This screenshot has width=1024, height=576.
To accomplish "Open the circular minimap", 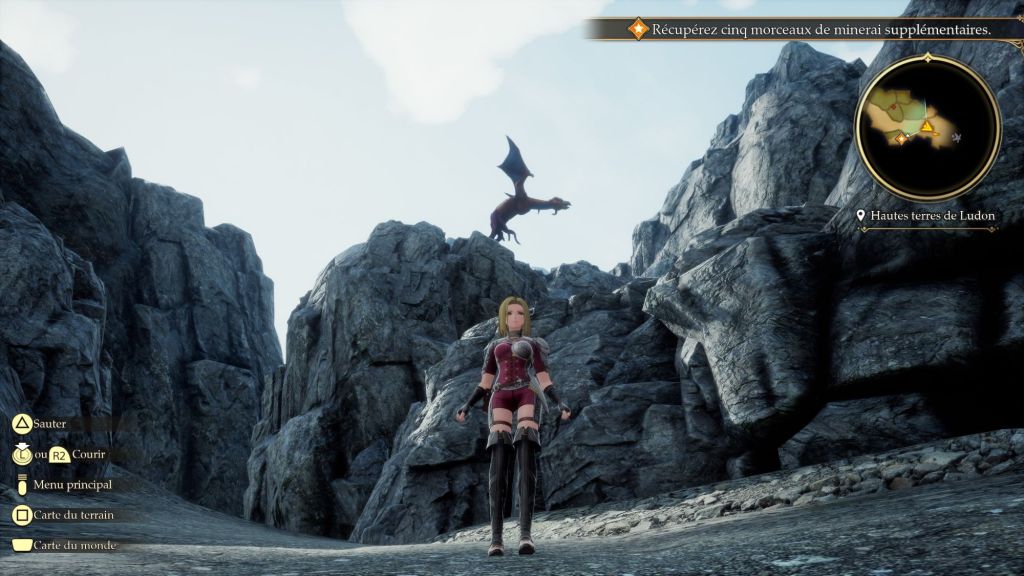I will pyautogui.click(x=927, y=127).
